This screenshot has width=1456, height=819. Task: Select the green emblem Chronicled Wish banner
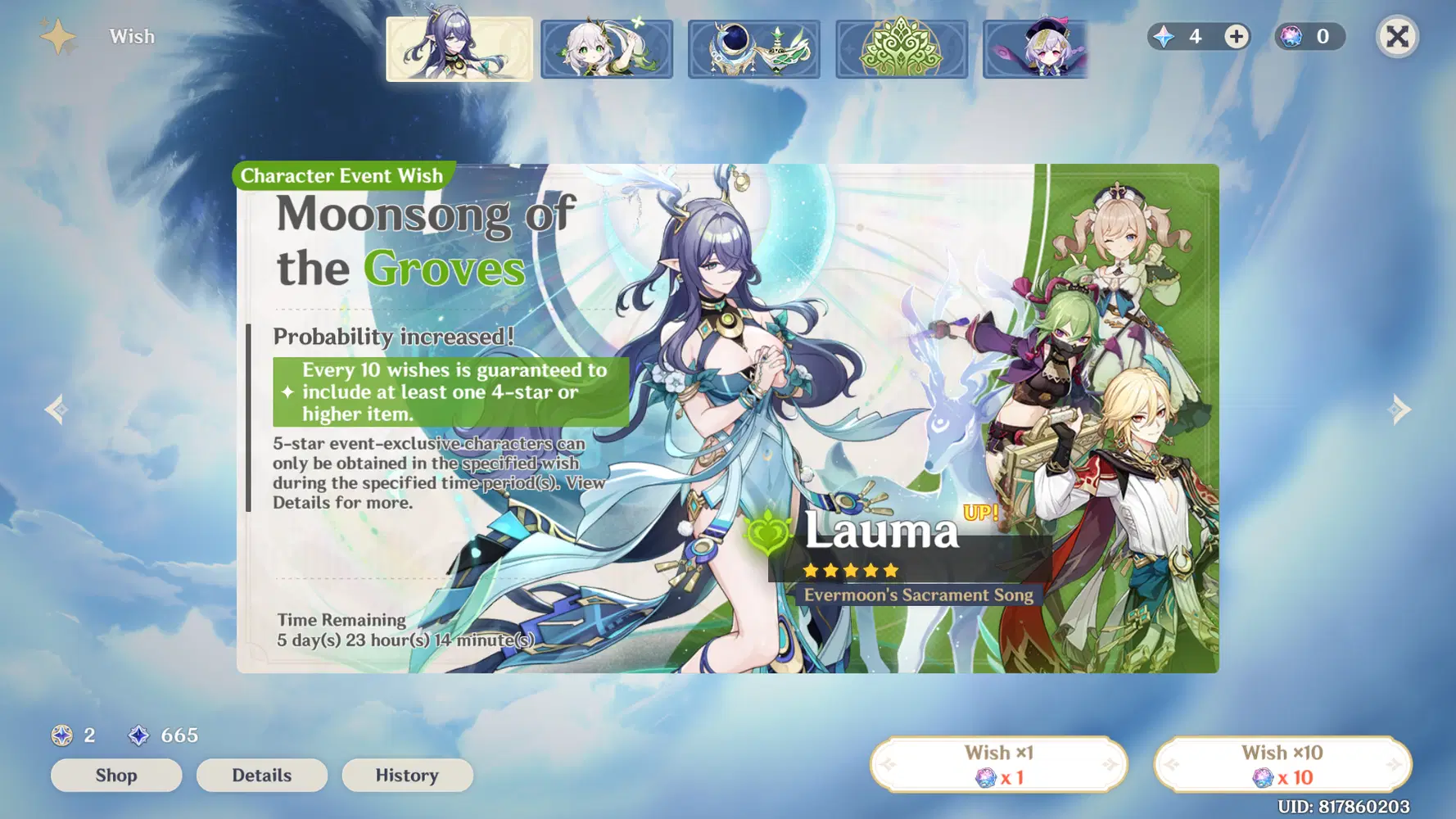coord(901,48)
